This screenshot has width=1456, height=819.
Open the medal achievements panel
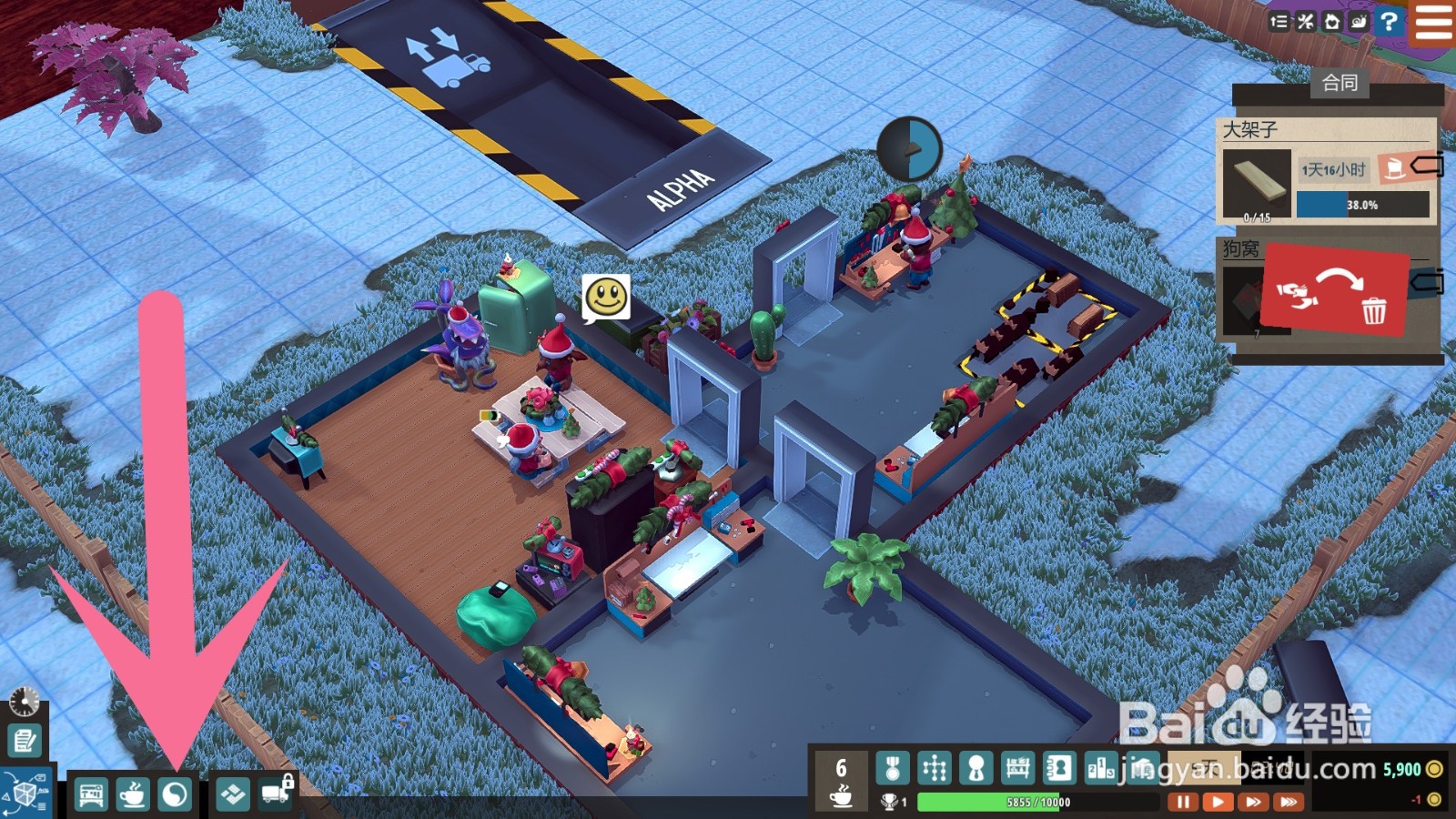[x=893, y=769]
